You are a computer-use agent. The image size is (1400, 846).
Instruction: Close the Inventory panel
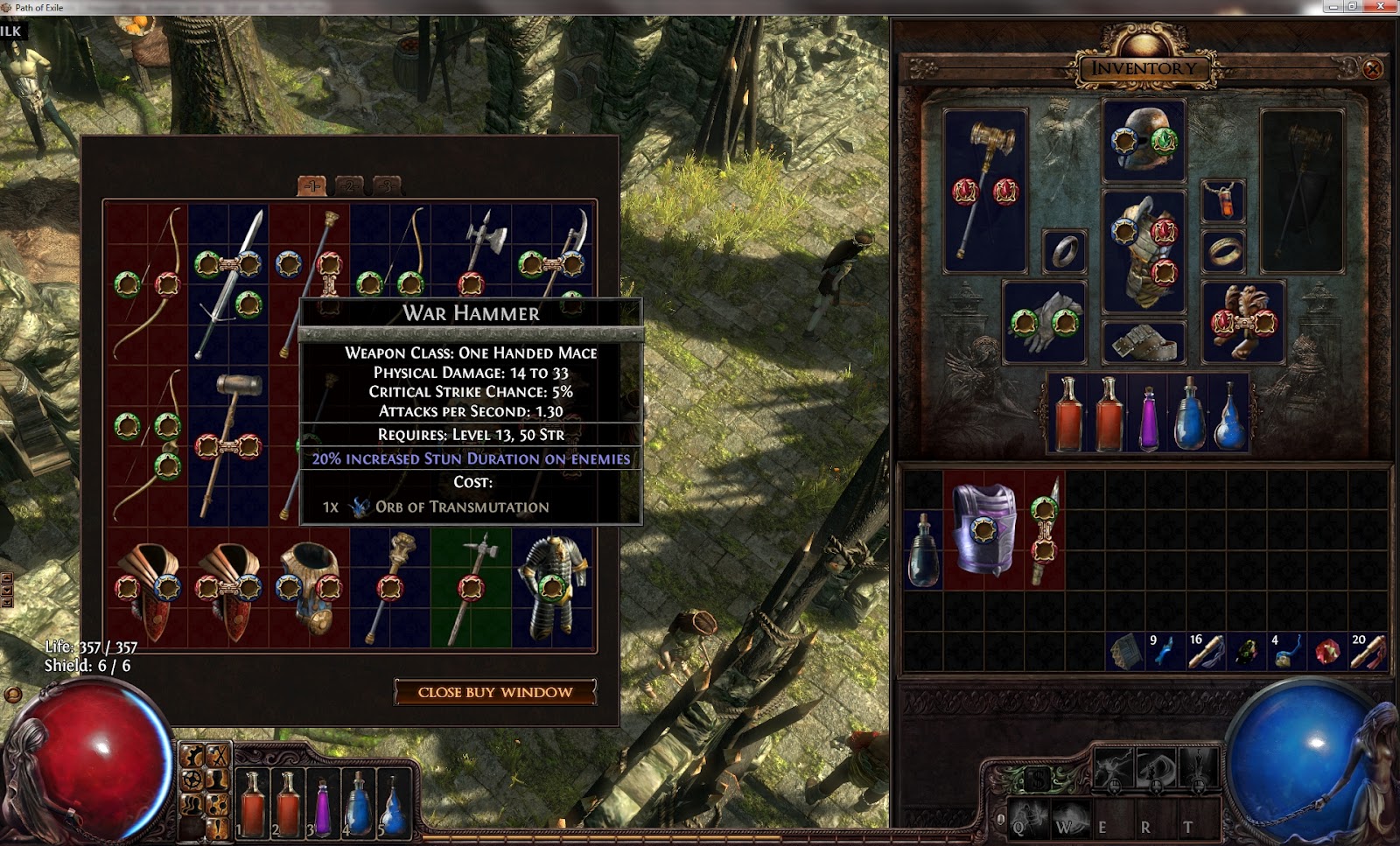[x=1372, y=68]
